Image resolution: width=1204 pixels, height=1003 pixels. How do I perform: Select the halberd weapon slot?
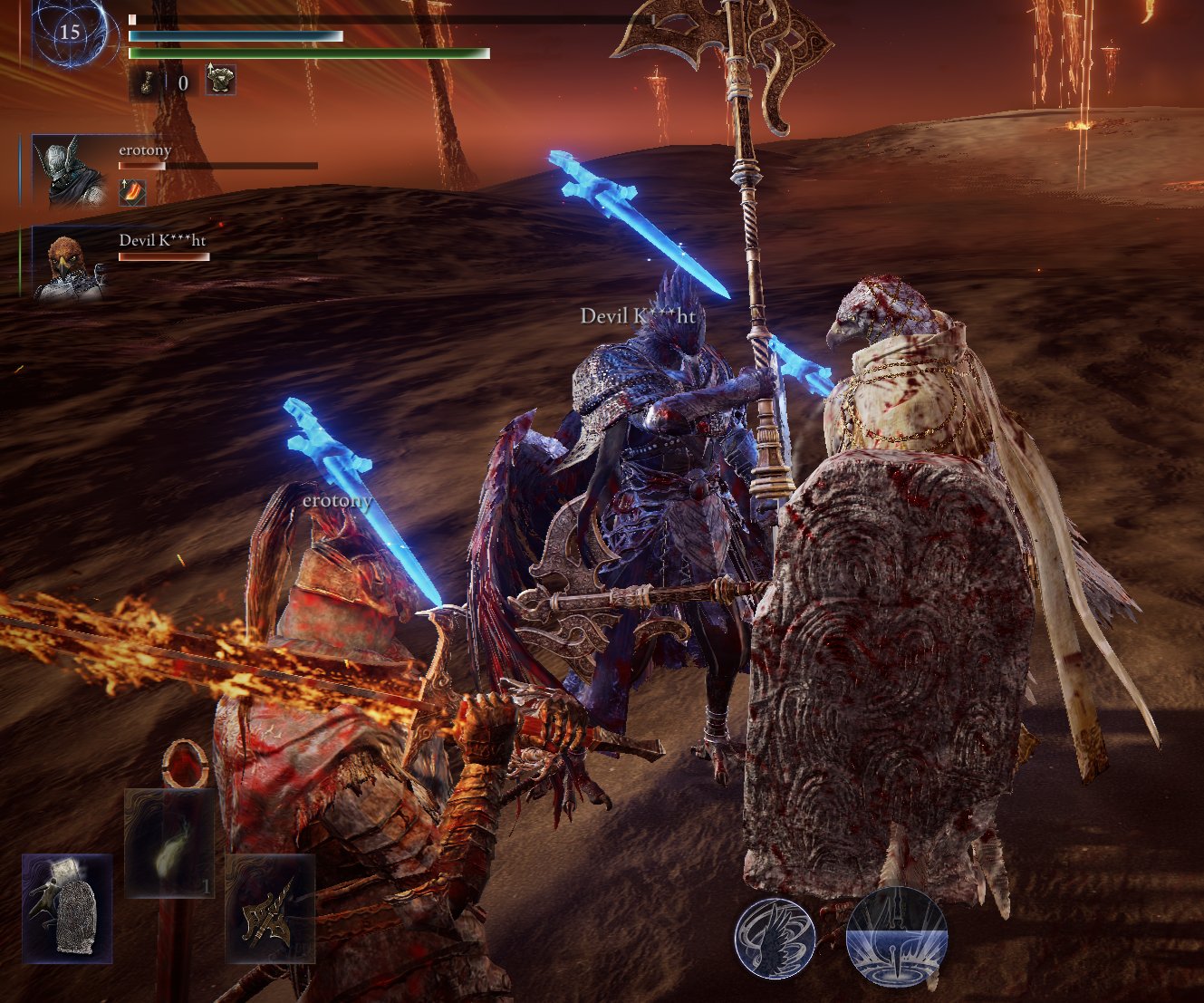tap(270, 909)
